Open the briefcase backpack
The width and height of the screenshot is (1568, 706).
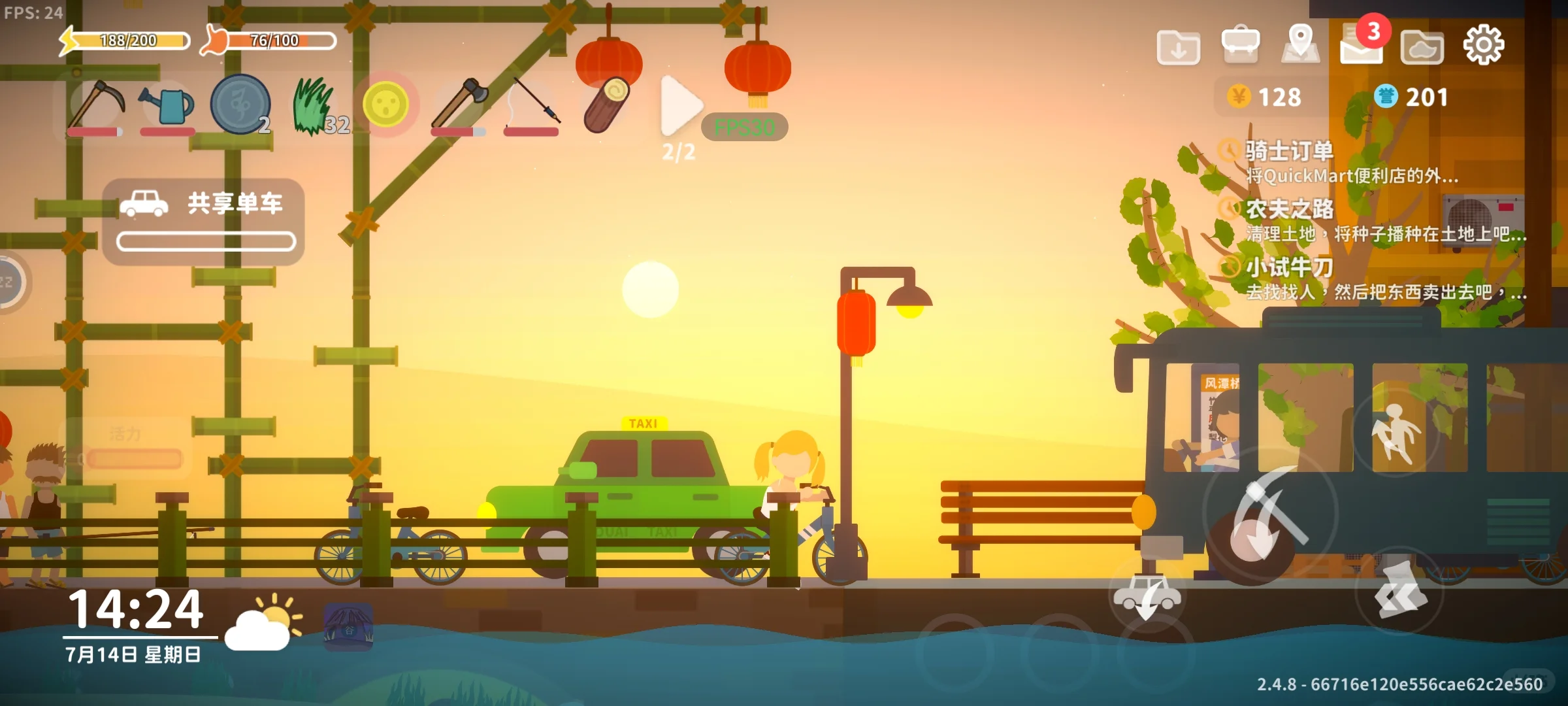[1240, 44]
